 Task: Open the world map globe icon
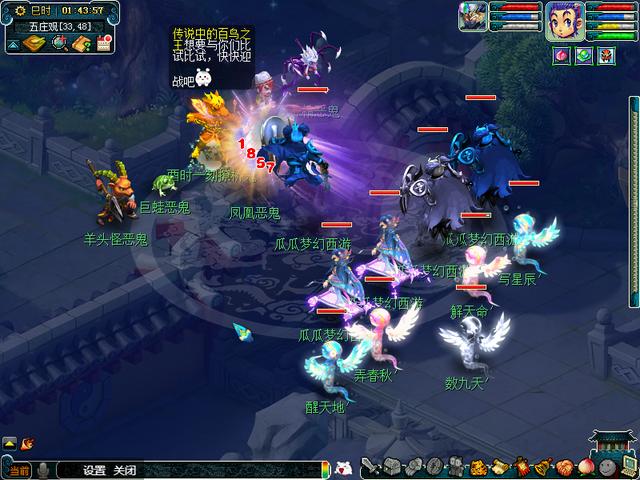tap(58, 43)
